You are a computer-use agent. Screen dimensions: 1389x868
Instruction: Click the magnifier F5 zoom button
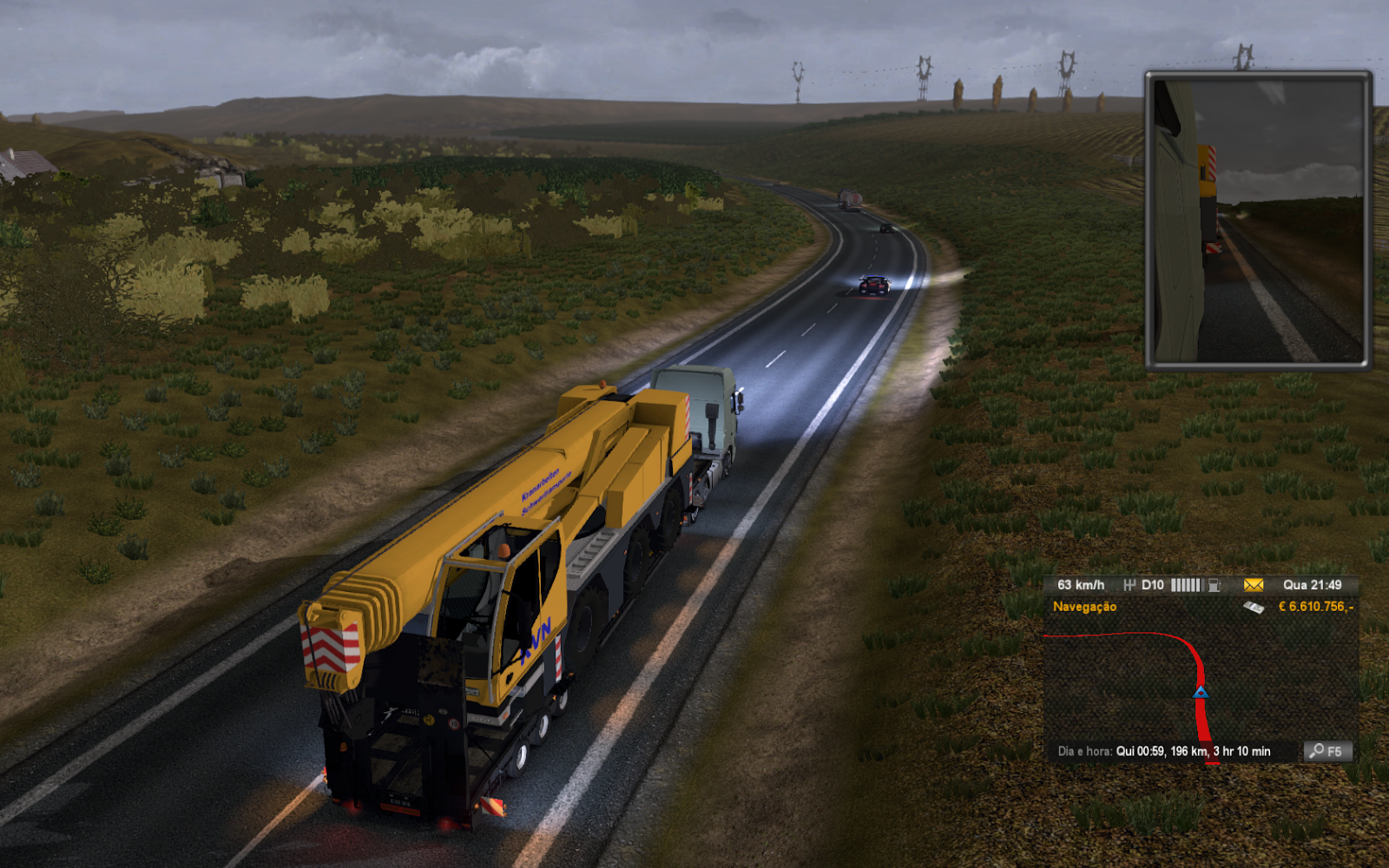[1326, 751]
